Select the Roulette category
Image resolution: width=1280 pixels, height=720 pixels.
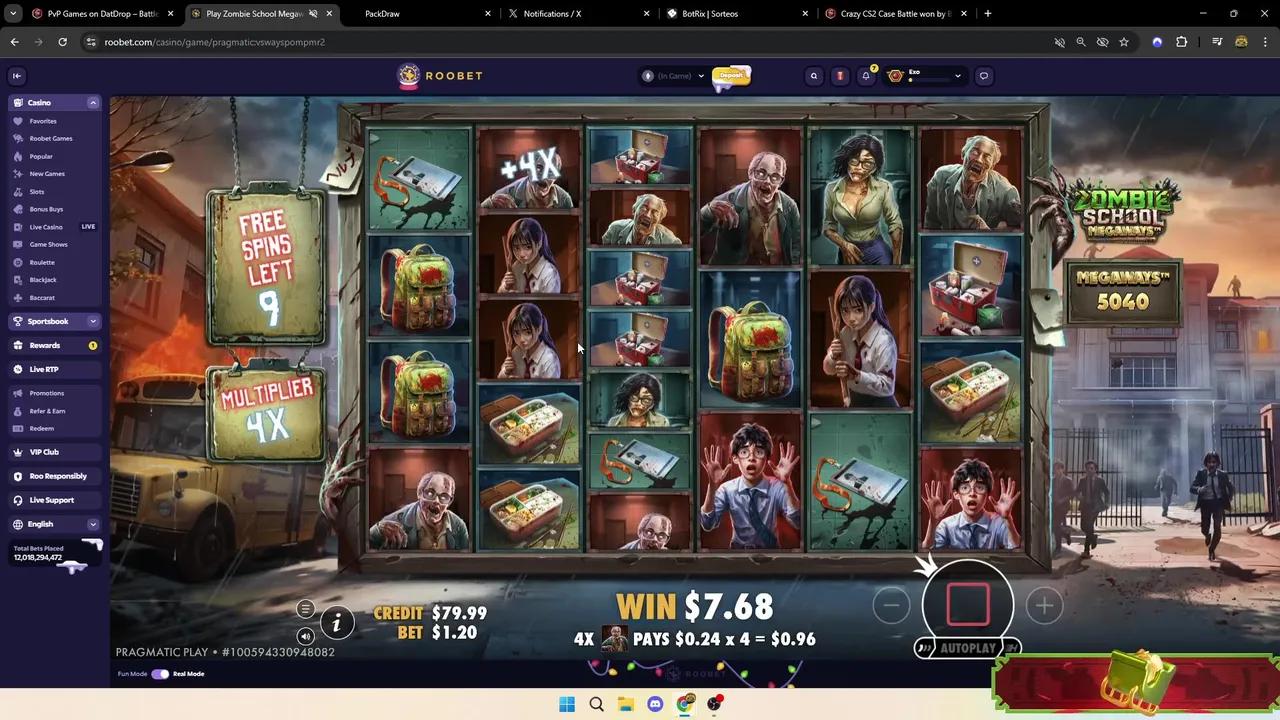pos(42,262)
